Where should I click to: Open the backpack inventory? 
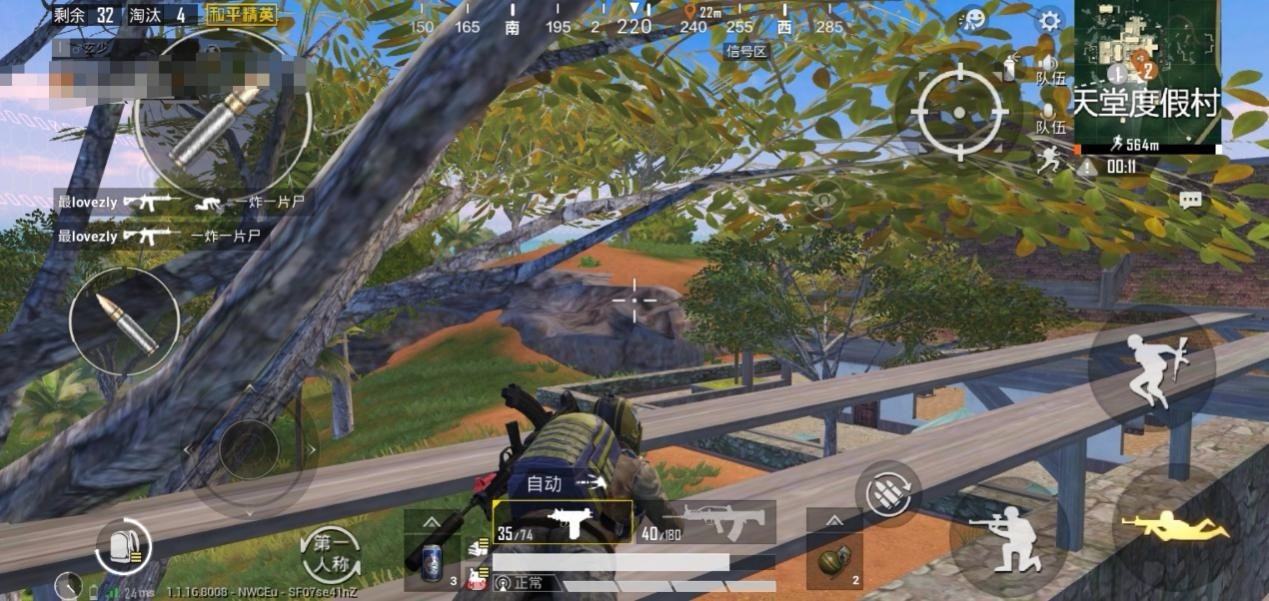coord(123,547)
